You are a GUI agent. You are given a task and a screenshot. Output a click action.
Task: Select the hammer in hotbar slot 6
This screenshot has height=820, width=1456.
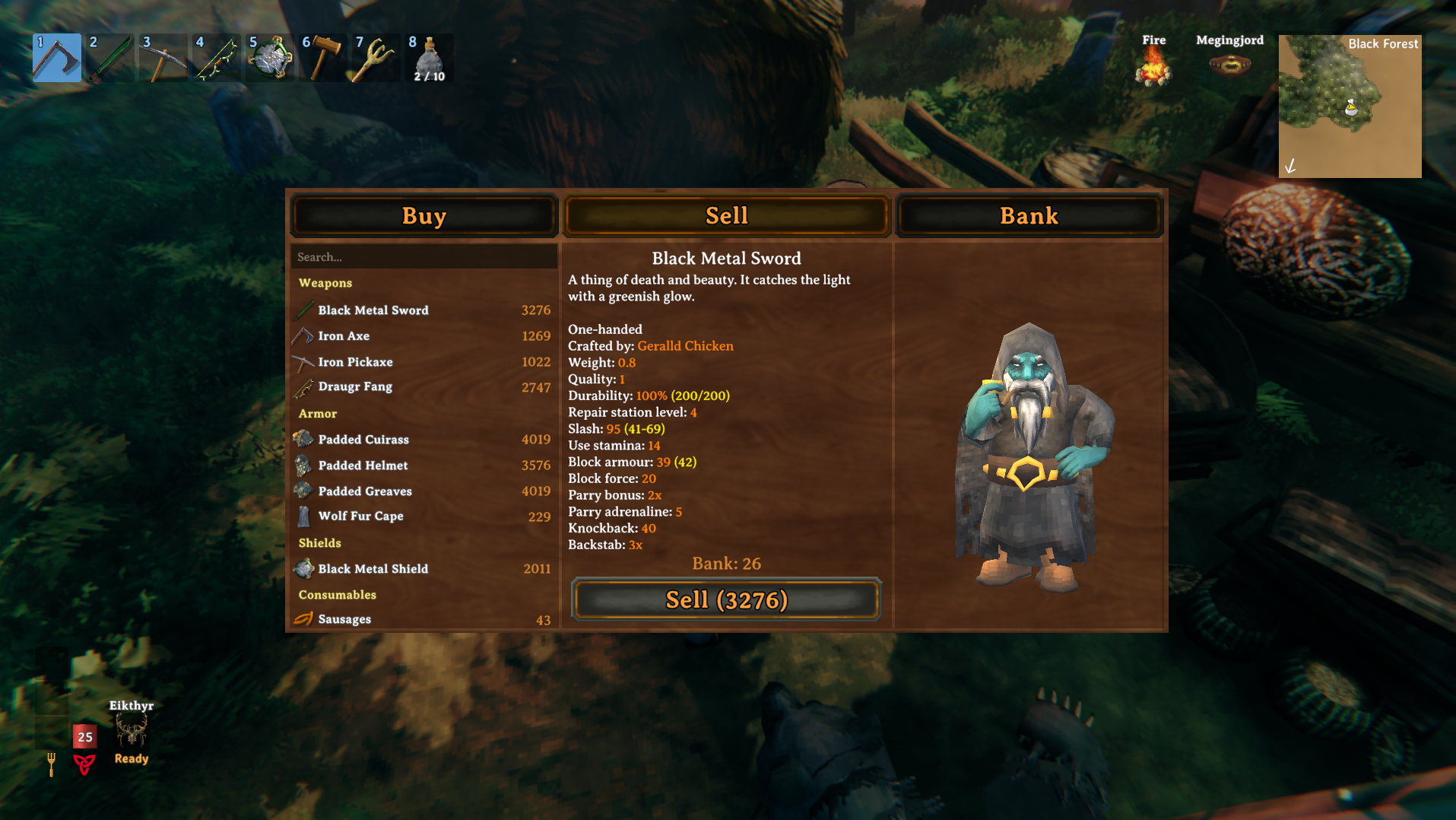322,58
